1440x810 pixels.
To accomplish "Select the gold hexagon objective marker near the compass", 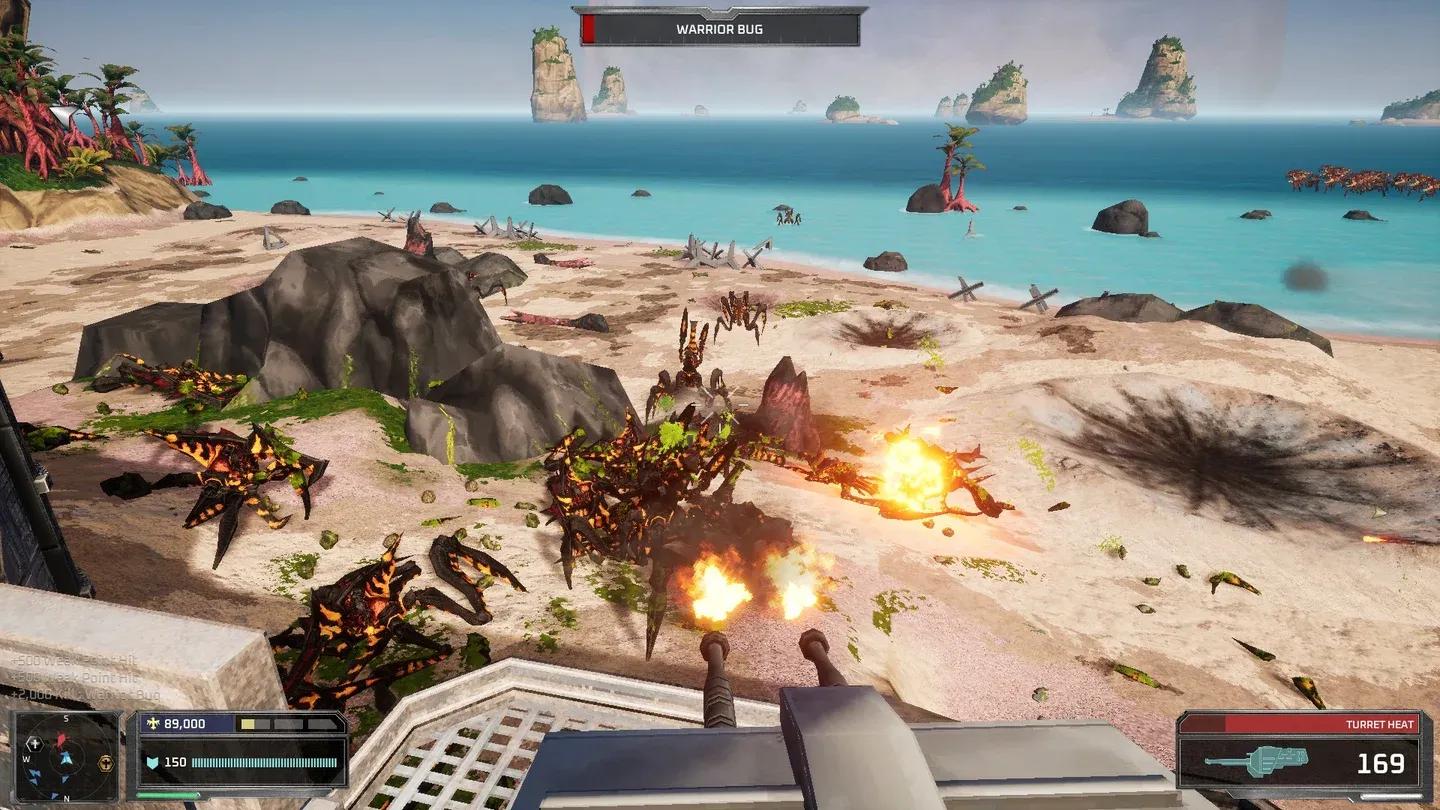I will click(105, 762).
